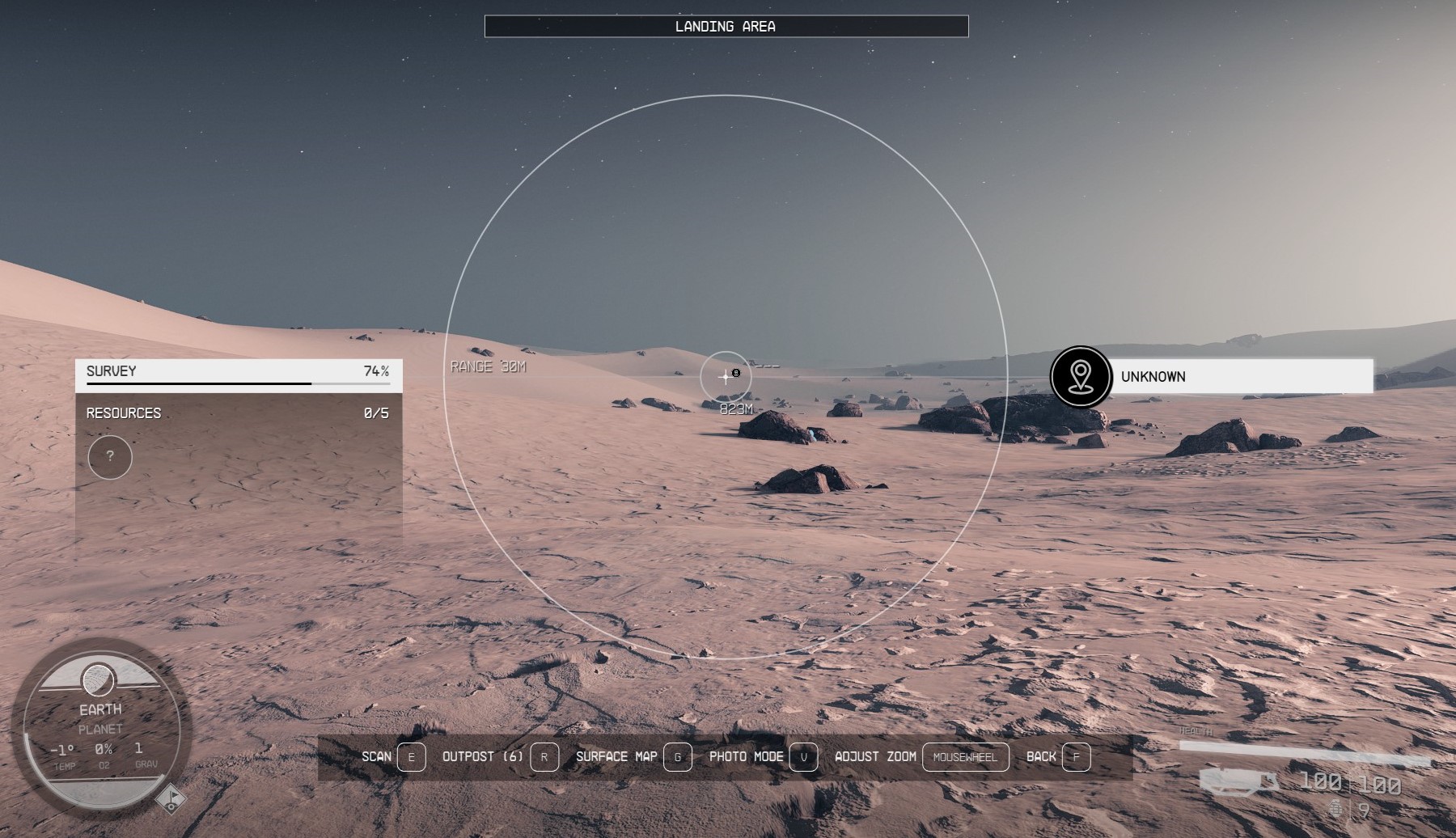Toggle the hand scanner via SCAN
This screenshot has height=838, width=1456.
pyautogui.click(x=377, y=757)
